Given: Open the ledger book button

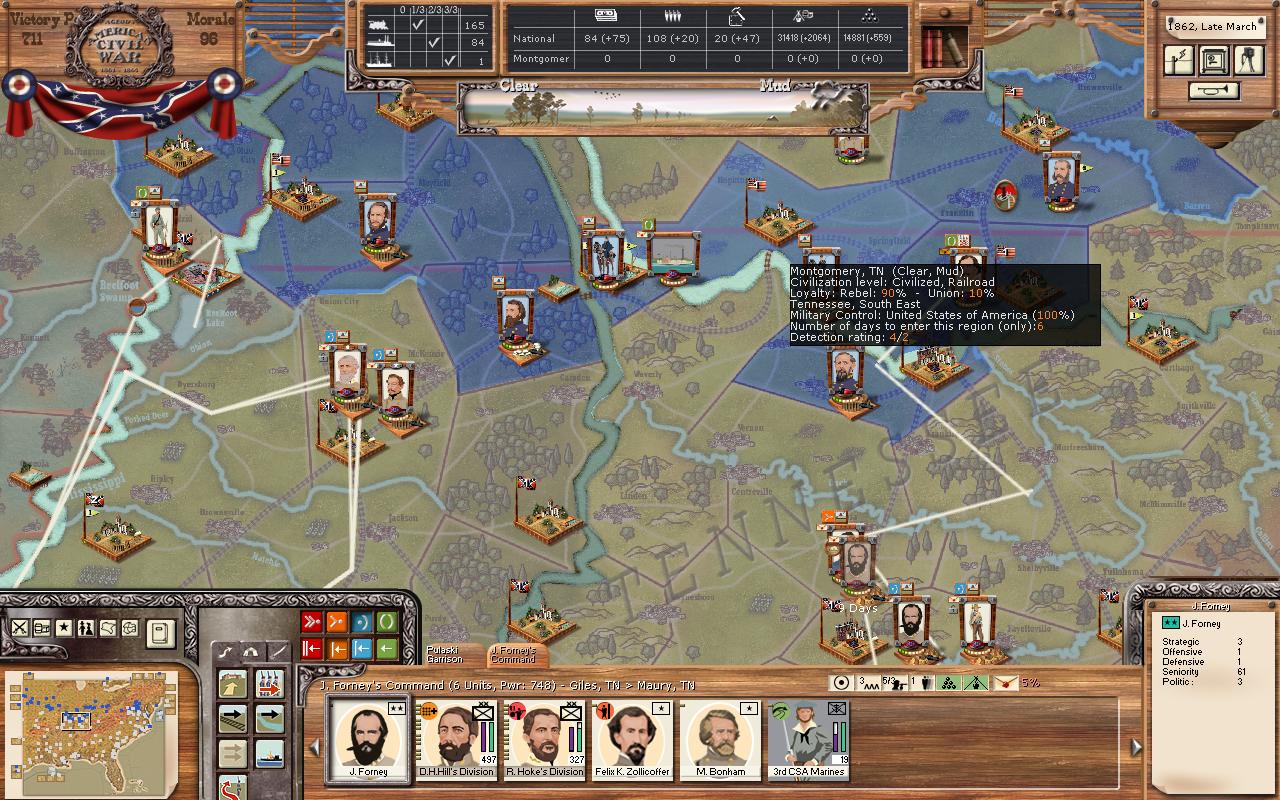Looking at the screenshot, I should coord(160,632).
